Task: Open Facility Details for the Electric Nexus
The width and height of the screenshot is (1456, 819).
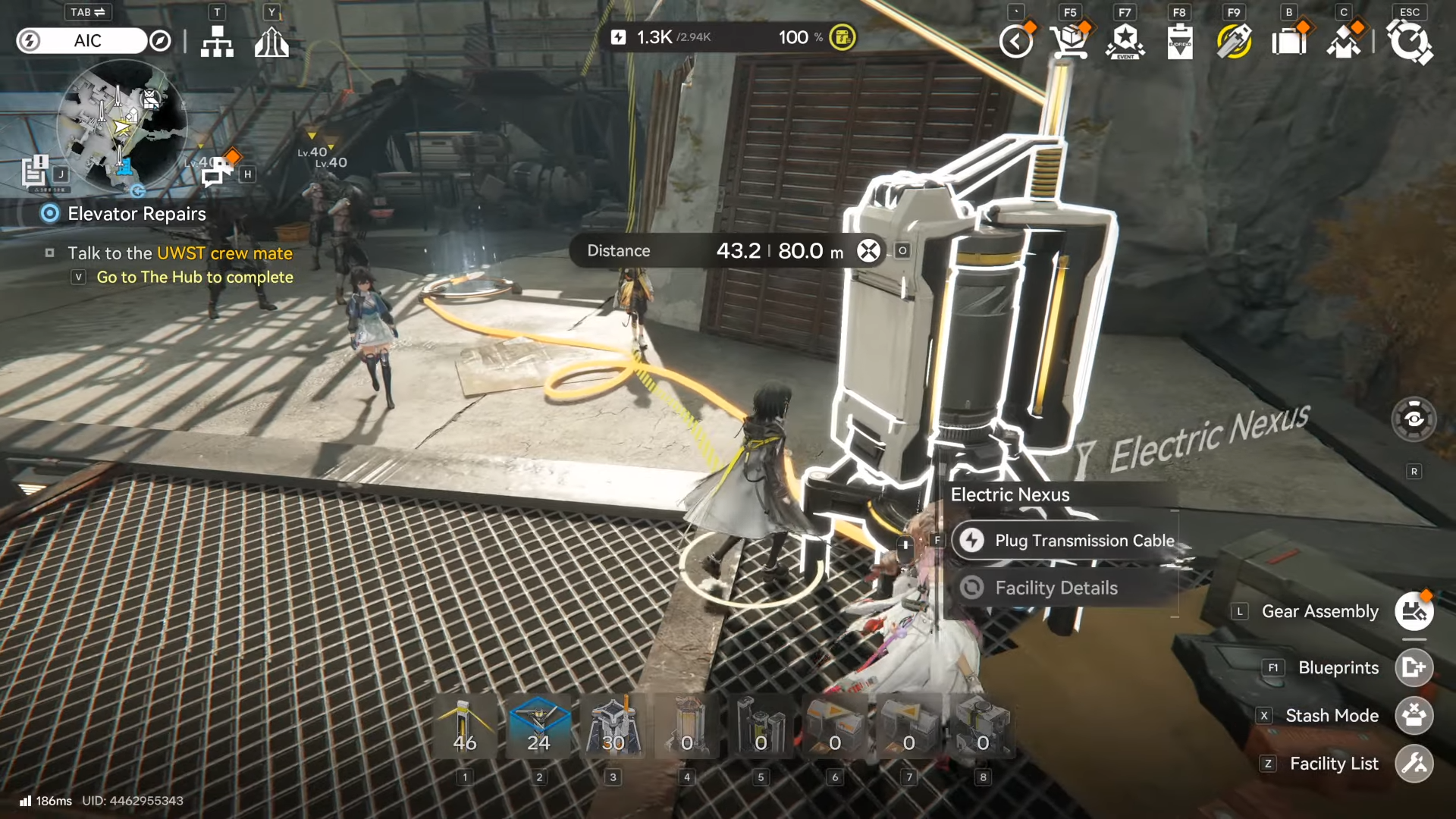Action: pos(1056,588)
